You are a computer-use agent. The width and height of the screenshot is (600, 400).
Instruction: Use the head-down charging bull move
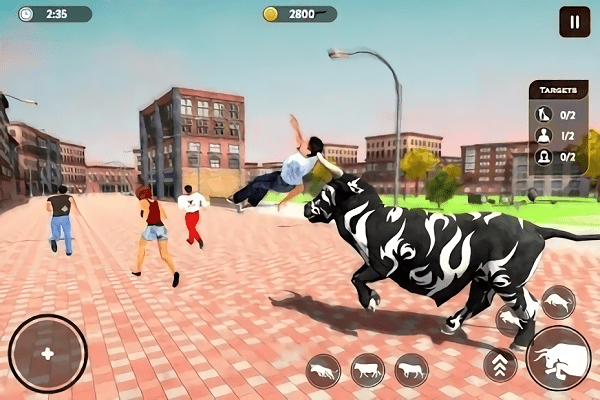[x=323, y=371]
